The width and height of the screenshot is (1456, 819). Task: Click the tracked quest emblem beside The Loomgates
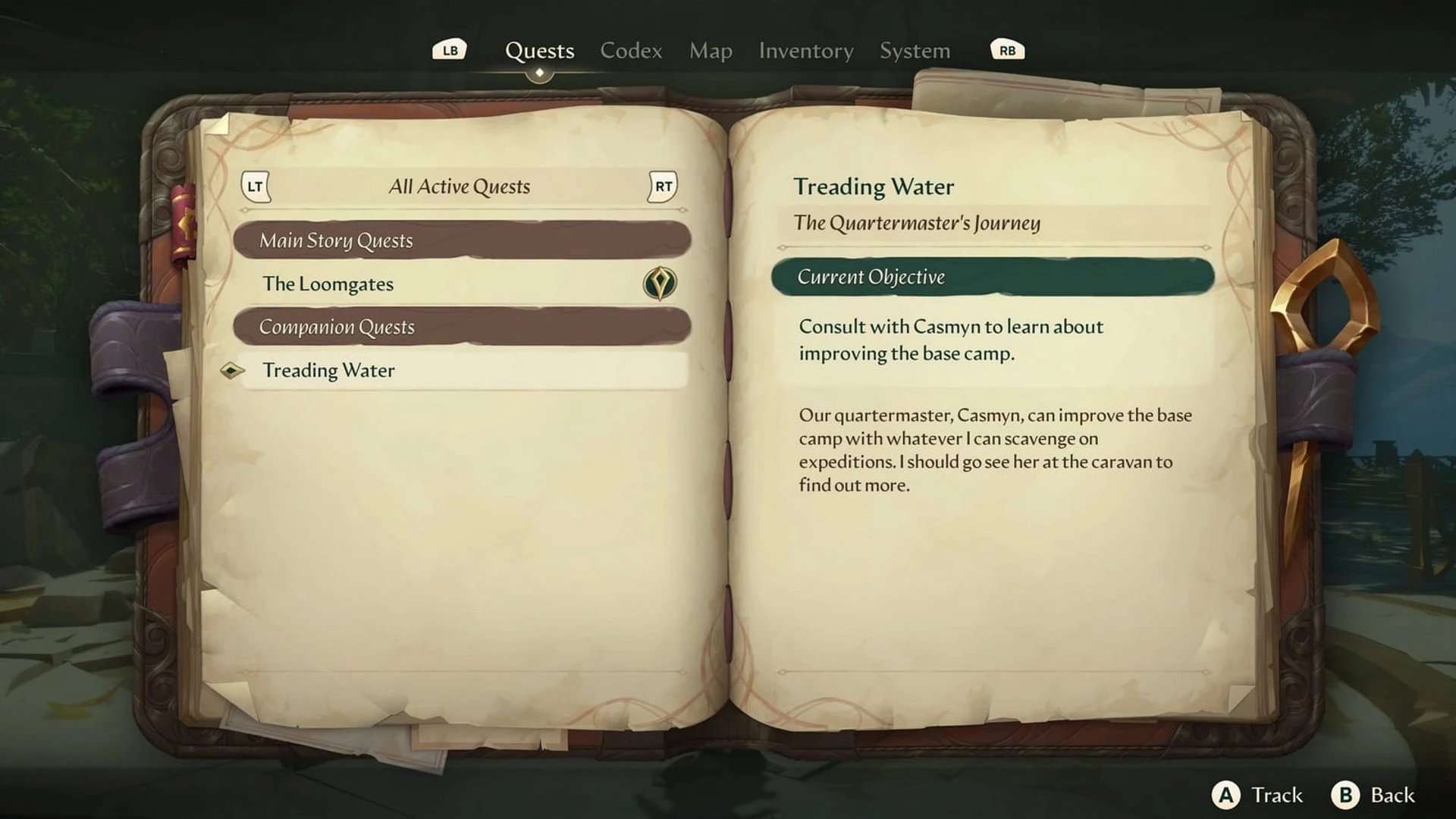click(x=660, y=284)
